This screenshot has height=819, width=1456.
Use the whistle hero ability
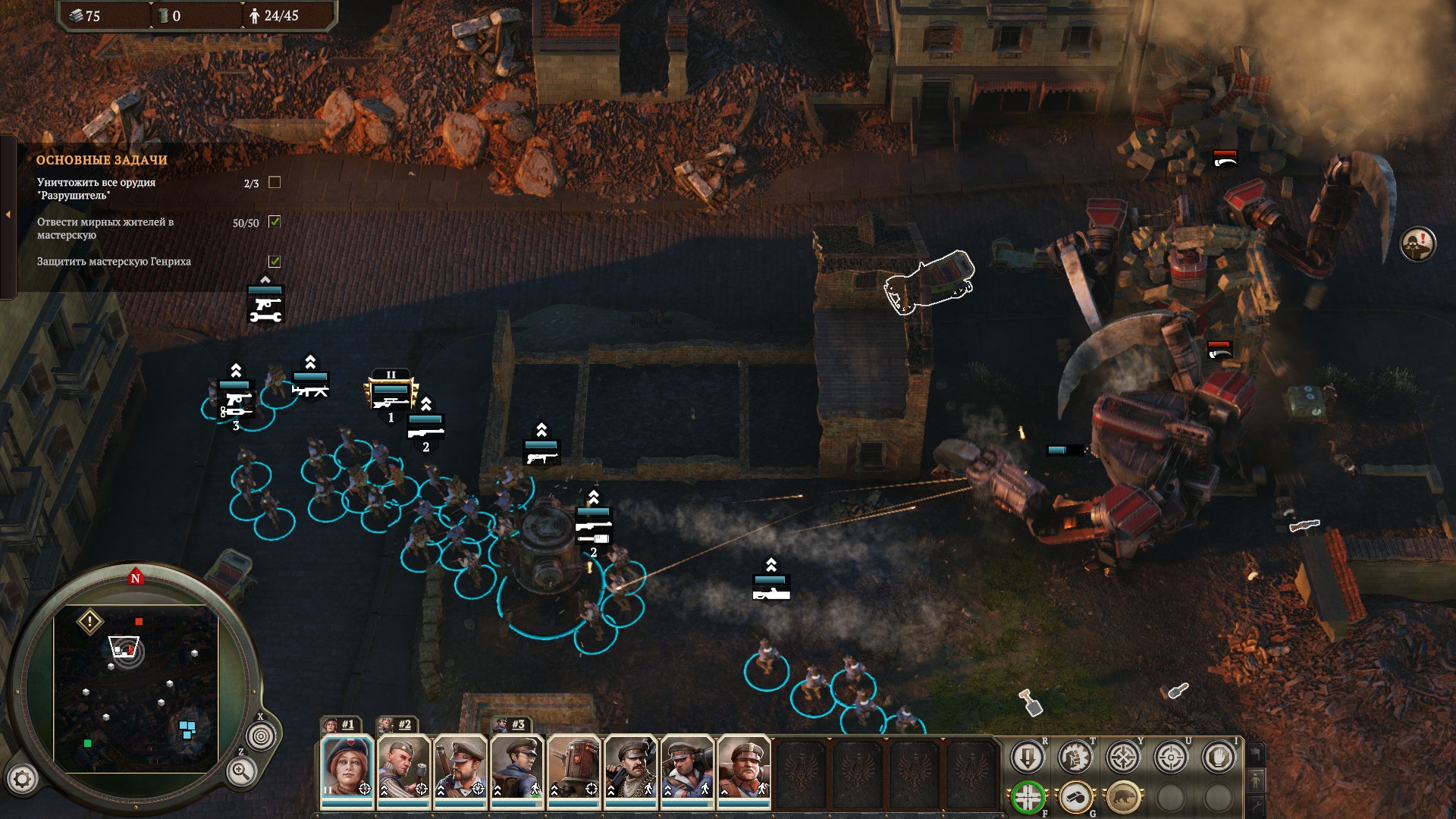(1075, 798)
